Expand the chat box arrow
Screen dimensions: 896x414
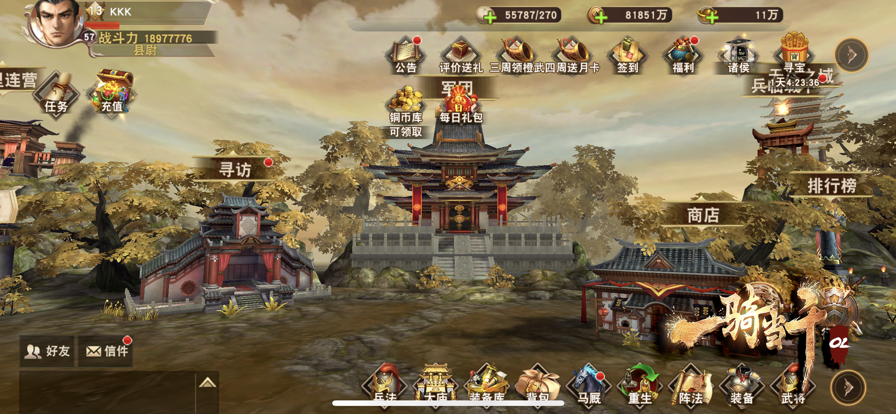pos(206,383)
